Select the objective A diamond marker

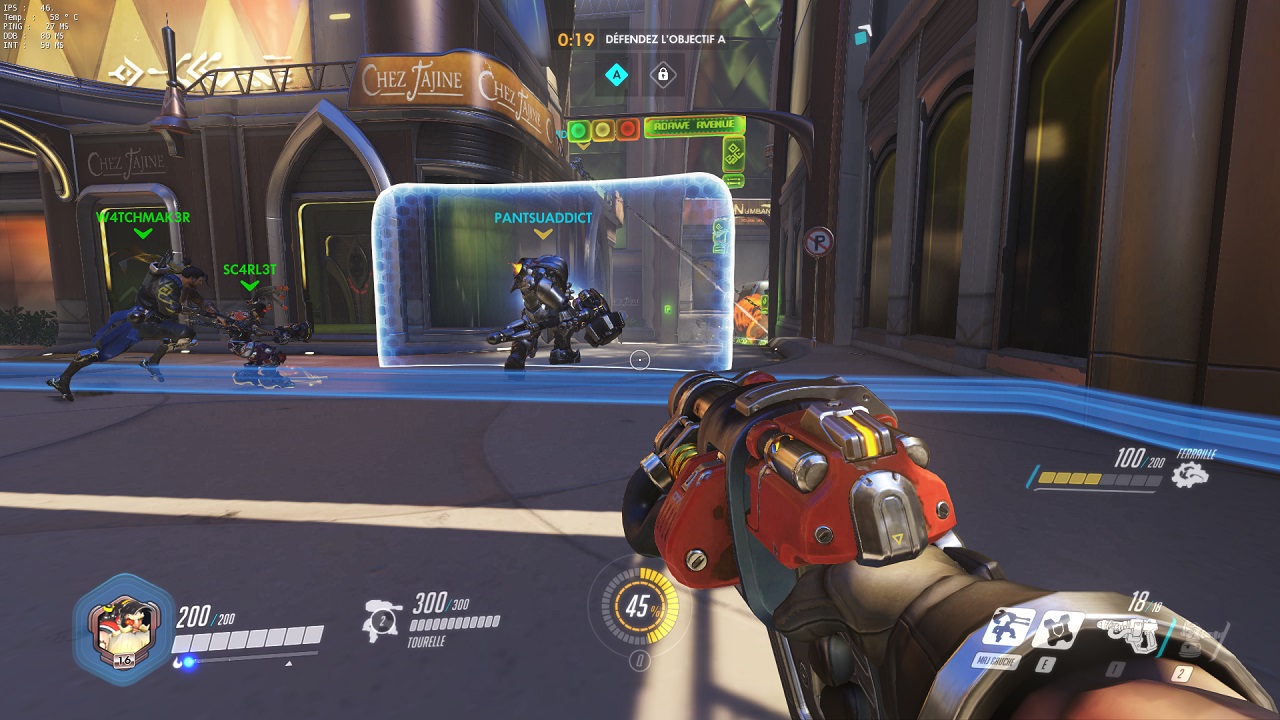tap(617, 74)
